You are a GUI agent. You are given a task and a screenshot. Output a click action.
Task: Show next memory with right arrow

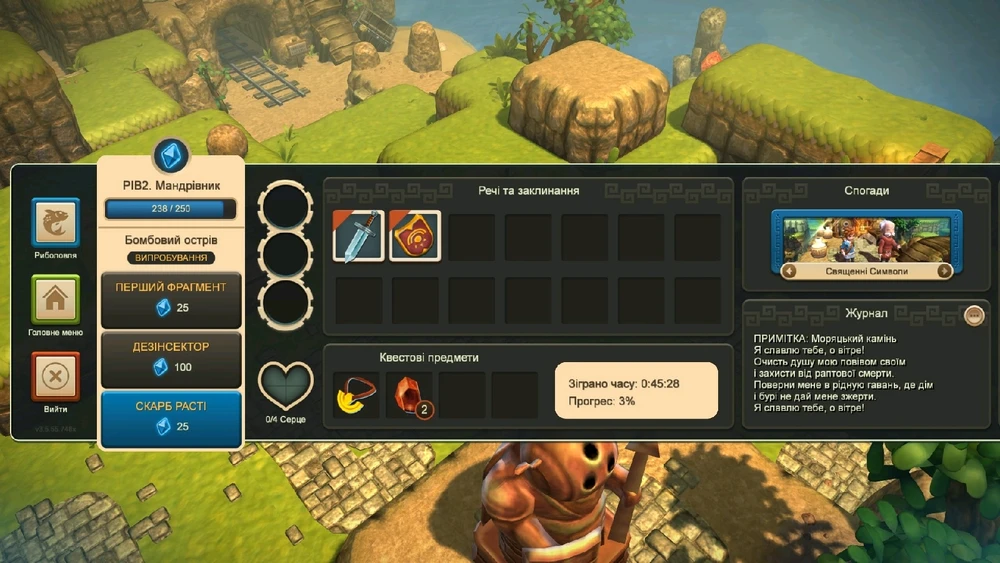click(x=944, y=271)
